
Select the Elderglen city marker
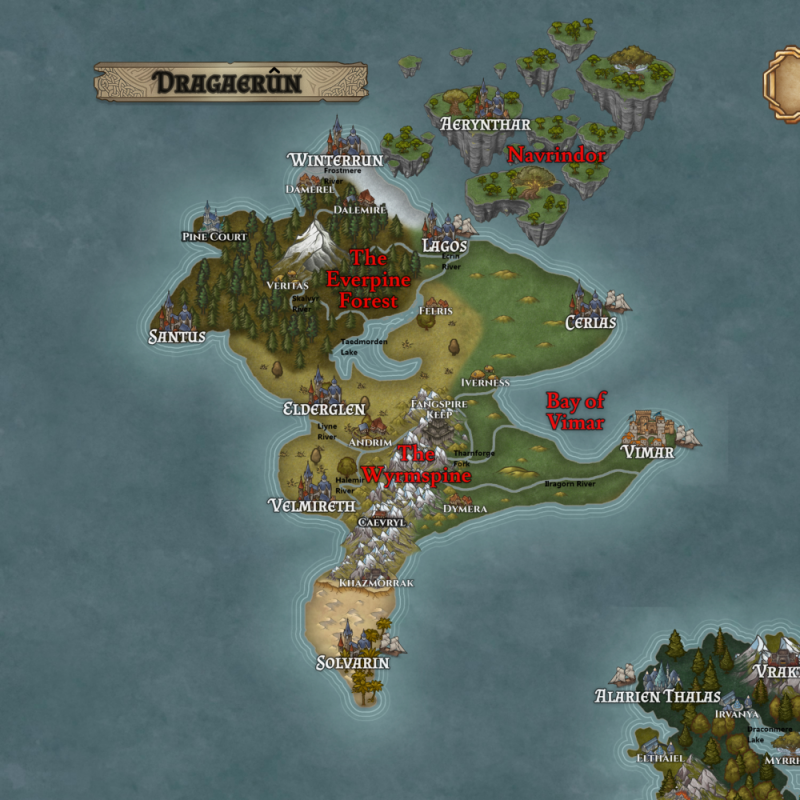323,386
